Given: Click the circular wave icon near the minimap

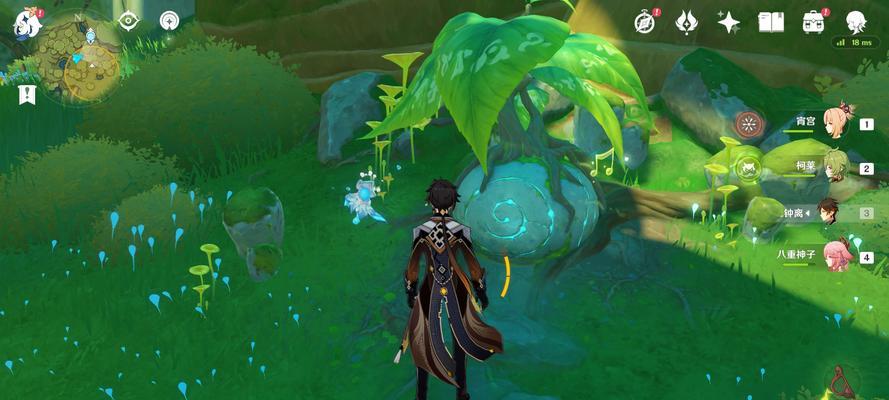Looking at the screenshot, I should [x=170, y=21].
